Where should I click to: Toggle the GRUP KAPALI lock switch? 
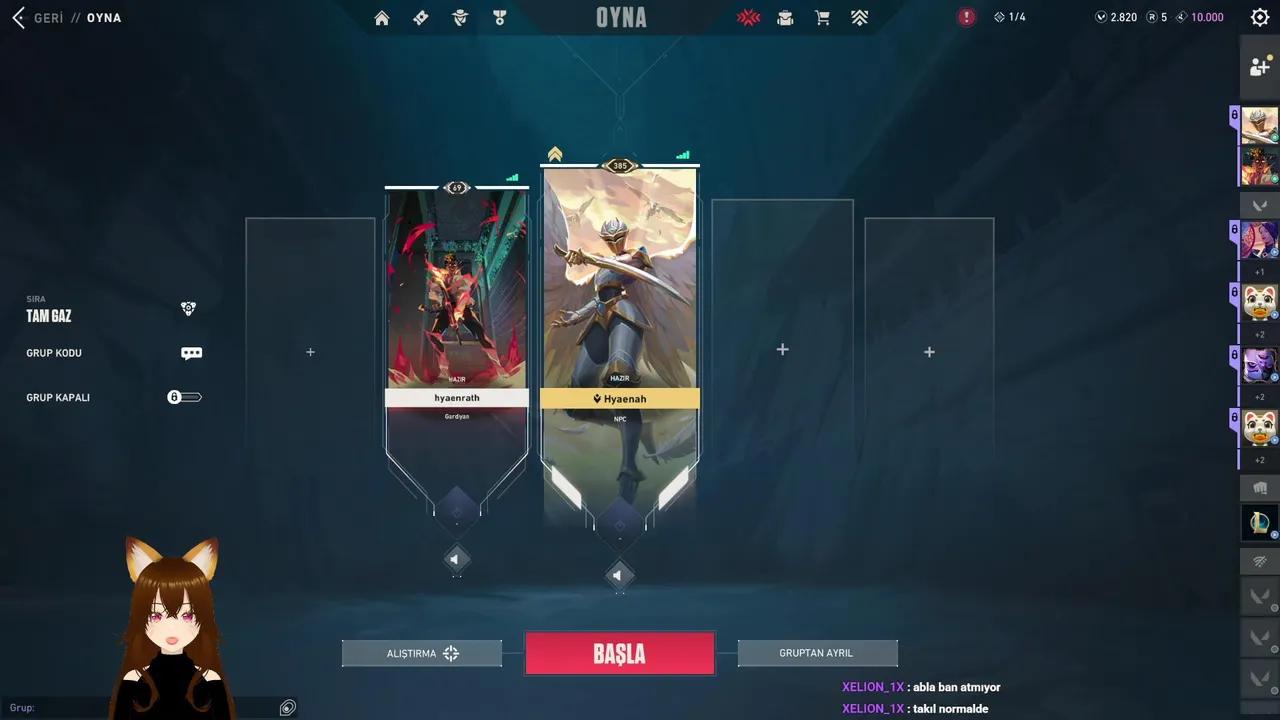[184, 397]
